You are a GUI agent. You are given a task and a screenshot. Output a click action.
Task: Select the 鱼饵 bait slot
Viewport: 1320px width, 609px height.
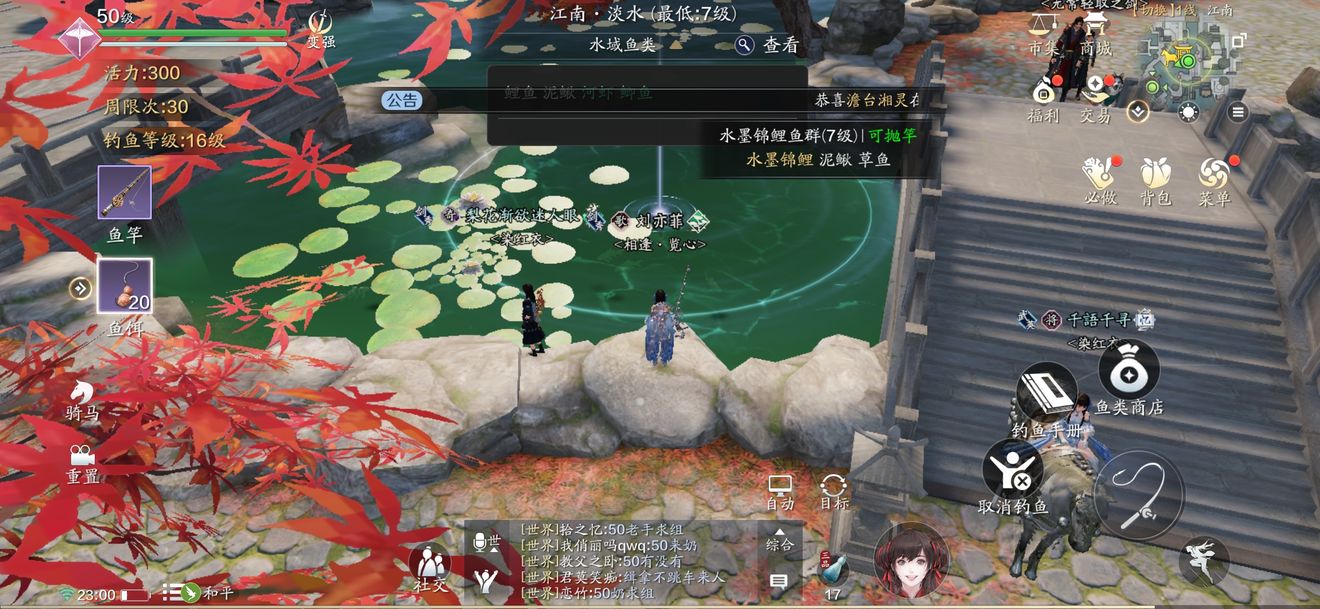[x=125, y=286]
